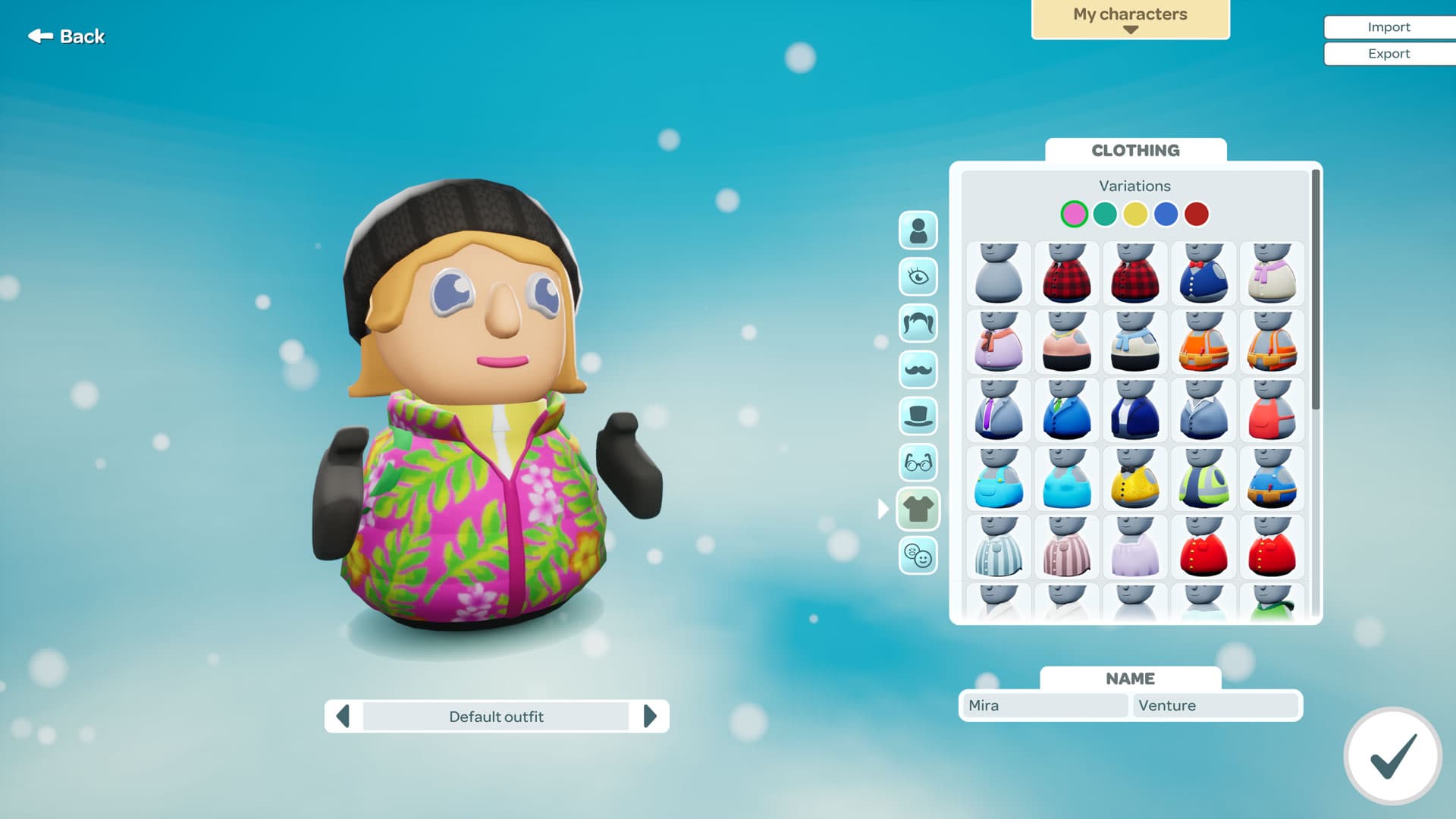Screen dimensions: 1456x819
Task: Enable the blue clothing variation
Action: (1166, 214)
